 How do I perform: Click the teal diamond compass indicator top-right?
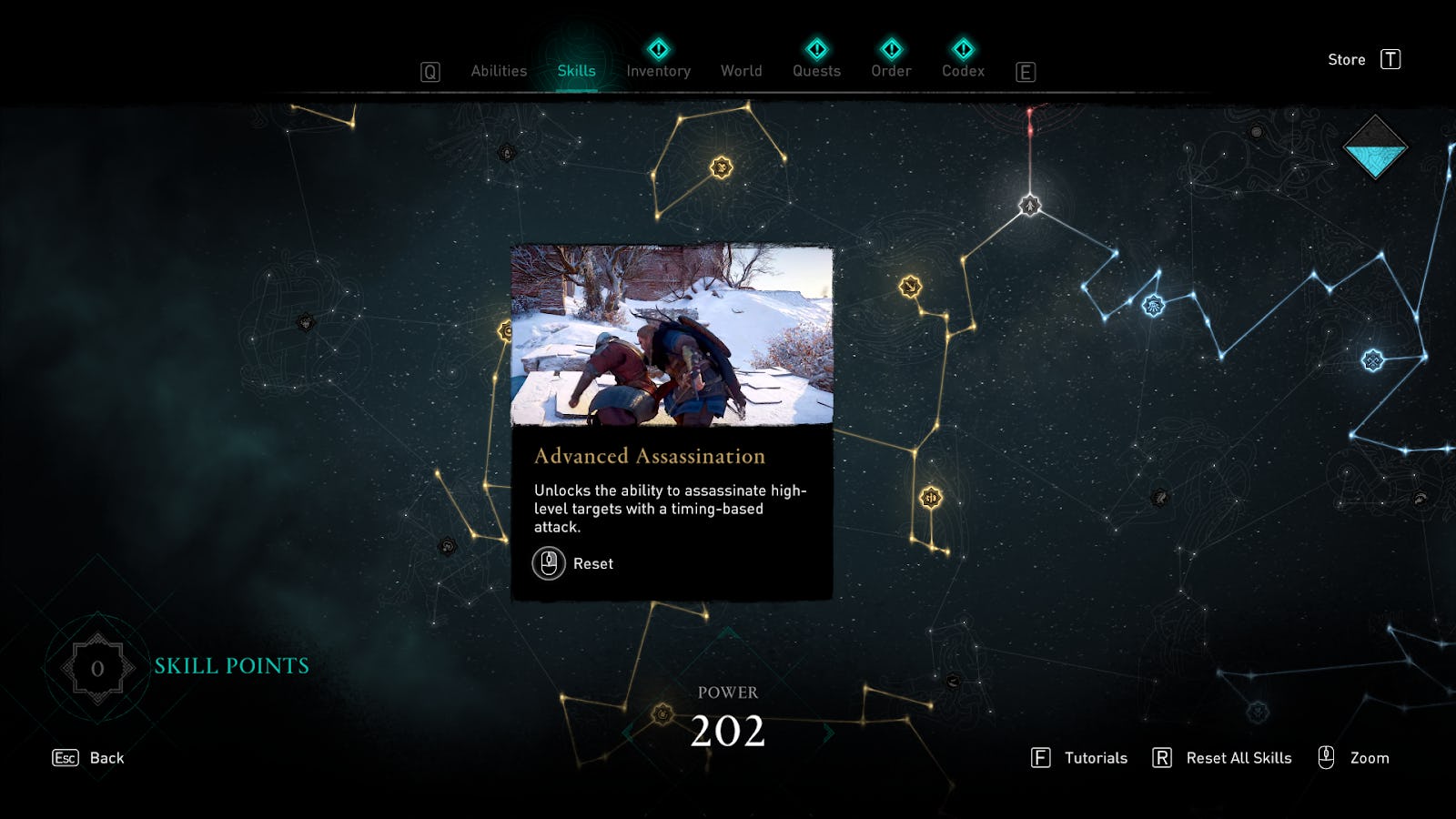(x=1375, y=146)
